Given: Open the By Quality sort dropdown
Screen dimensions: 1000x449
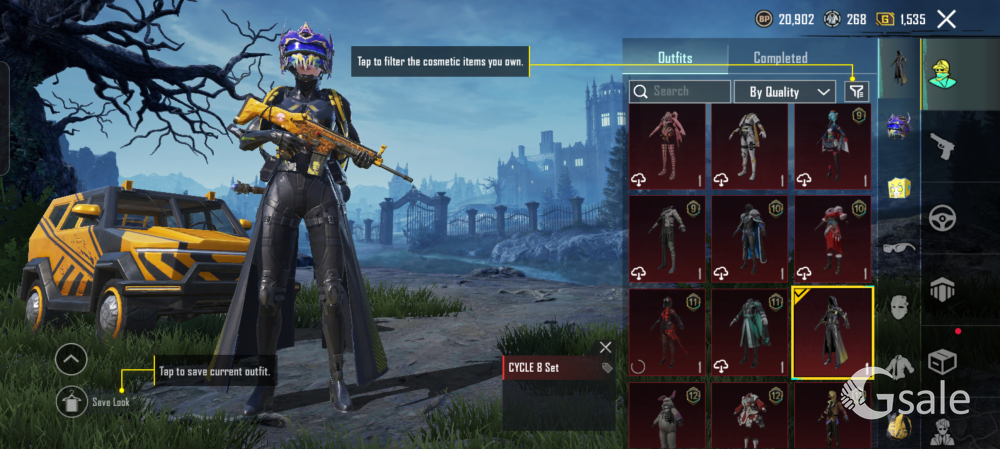Looking at the screenshot, I should (785, 92).
